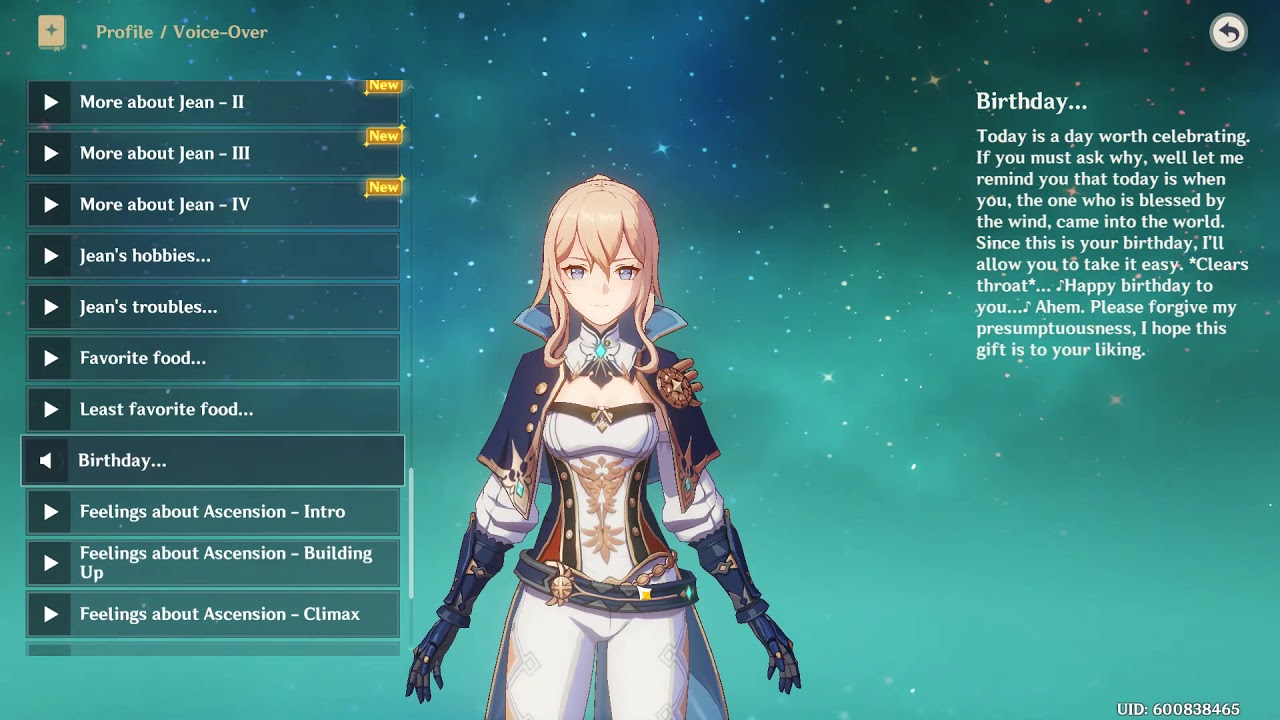Play "Feelings about Ascension – Climax"

point(213,614)
